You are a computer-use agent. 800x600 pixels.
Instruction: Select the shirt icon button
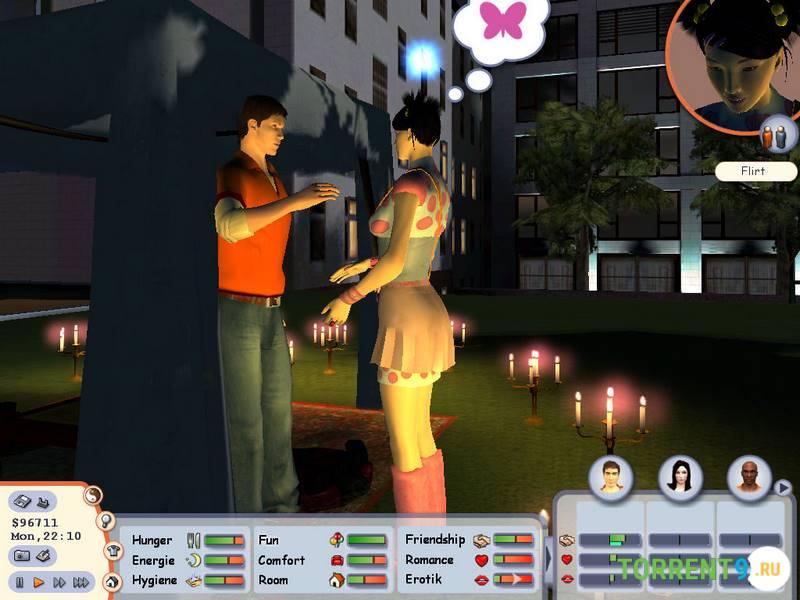tap(110, 551)
